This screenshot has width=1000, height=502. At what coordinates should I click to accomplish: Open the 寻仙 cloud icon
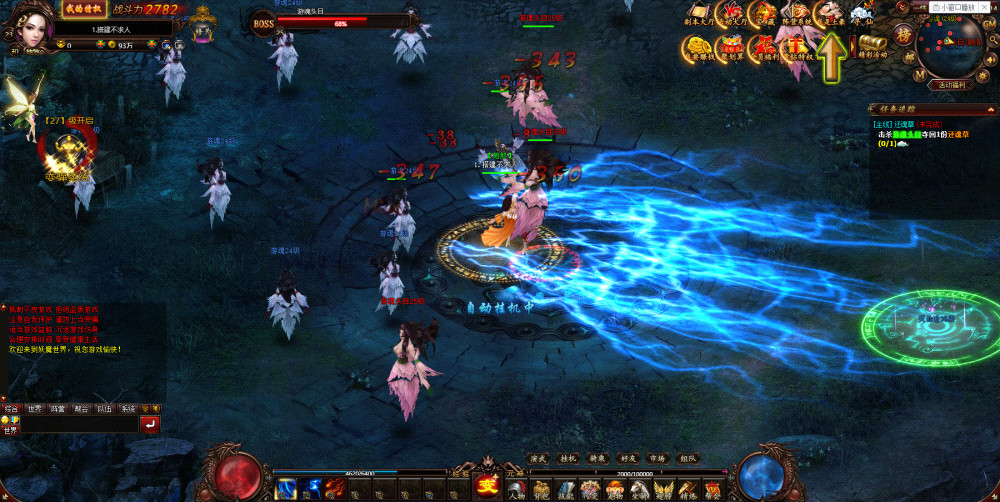861,12
